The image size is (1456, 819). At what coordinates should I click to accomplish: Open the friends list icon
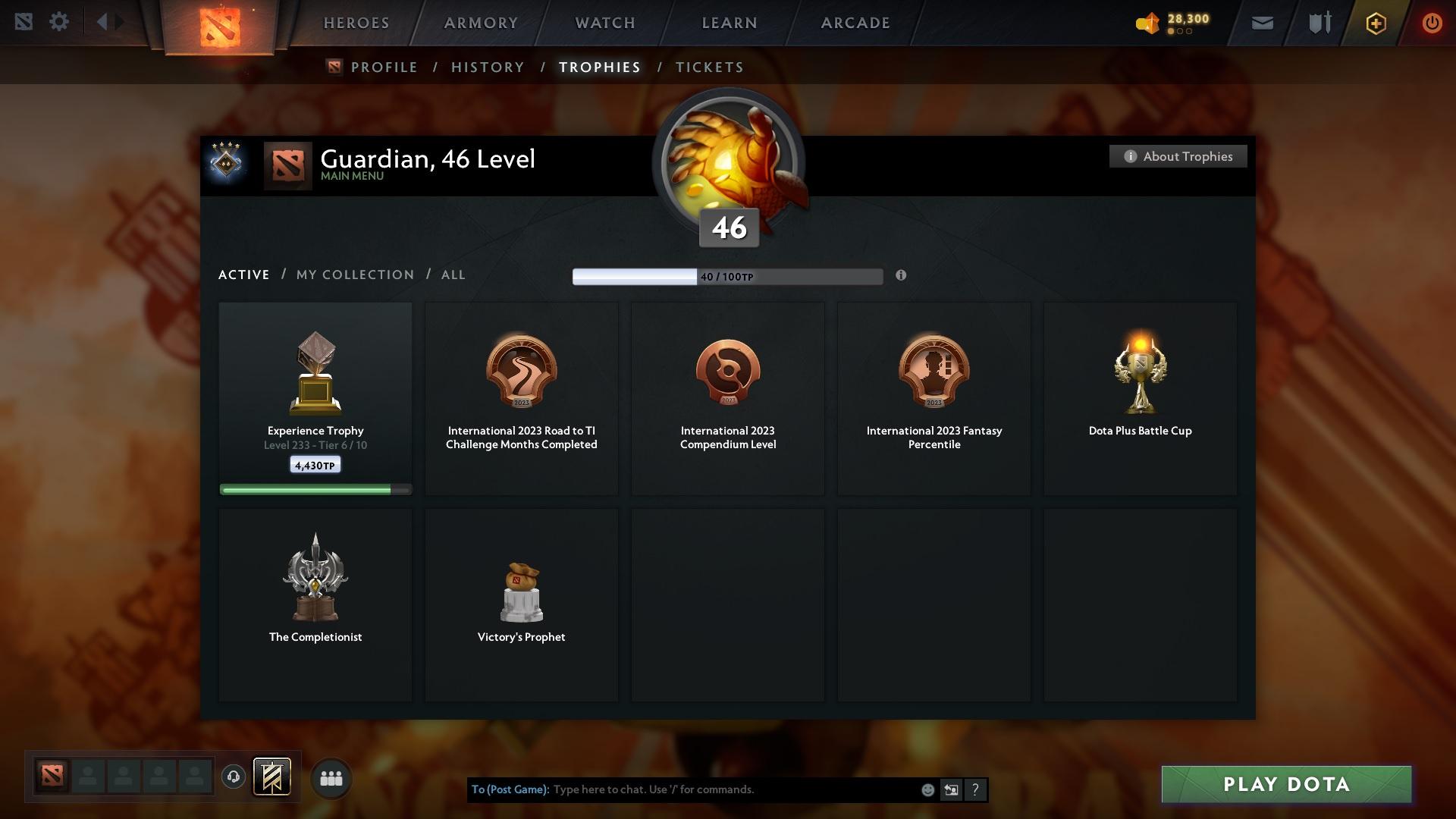[331, 777]
